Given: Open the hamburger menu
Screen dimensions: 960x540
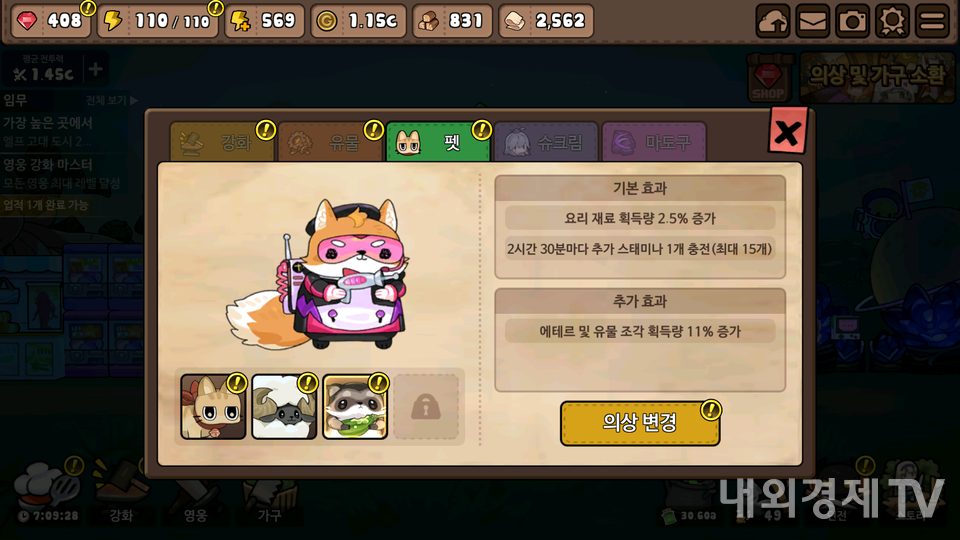Looking at the screenshot, I should (932, 21).
